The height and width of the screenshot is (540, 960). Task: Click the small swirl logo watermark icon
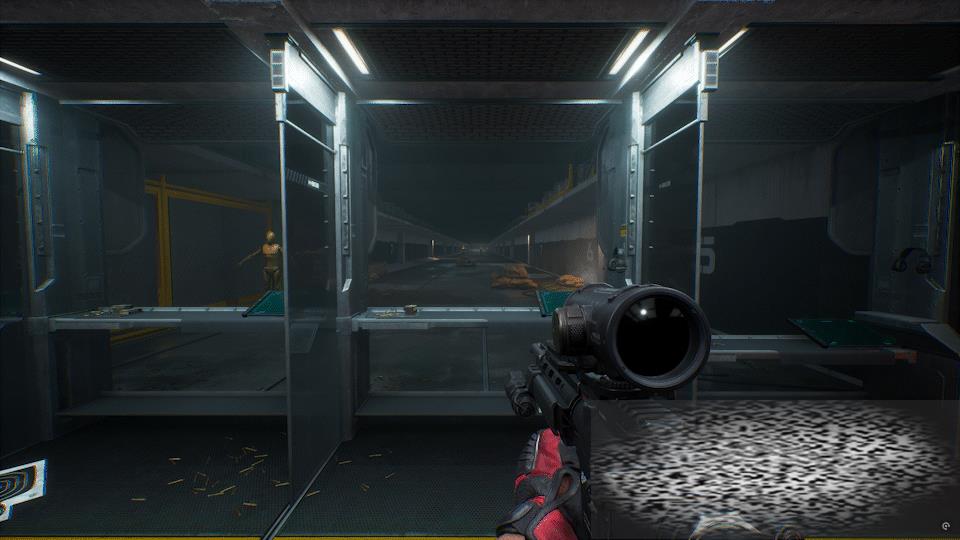coord(945,526)
